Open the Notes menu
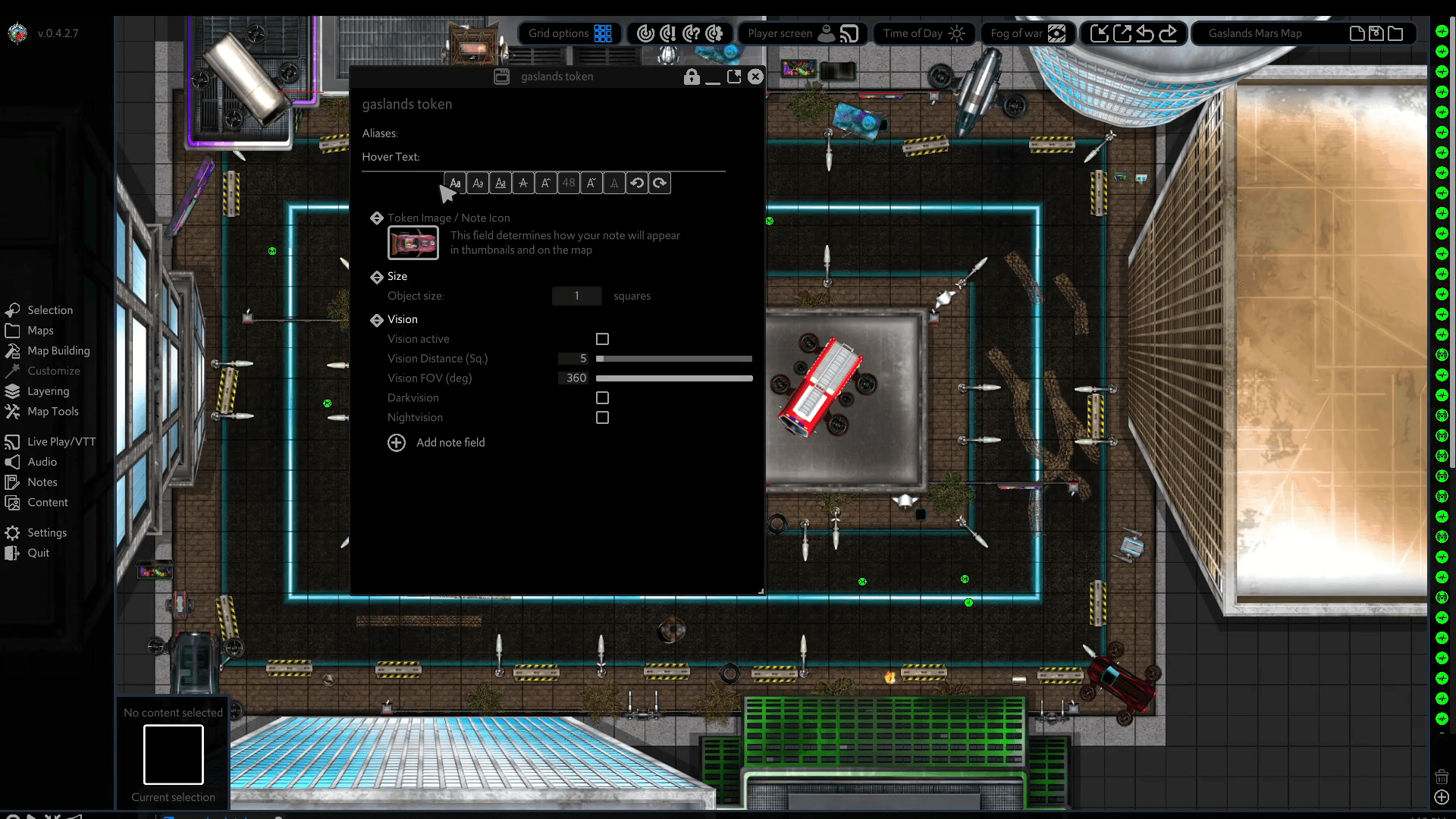 tap(42, 482)
